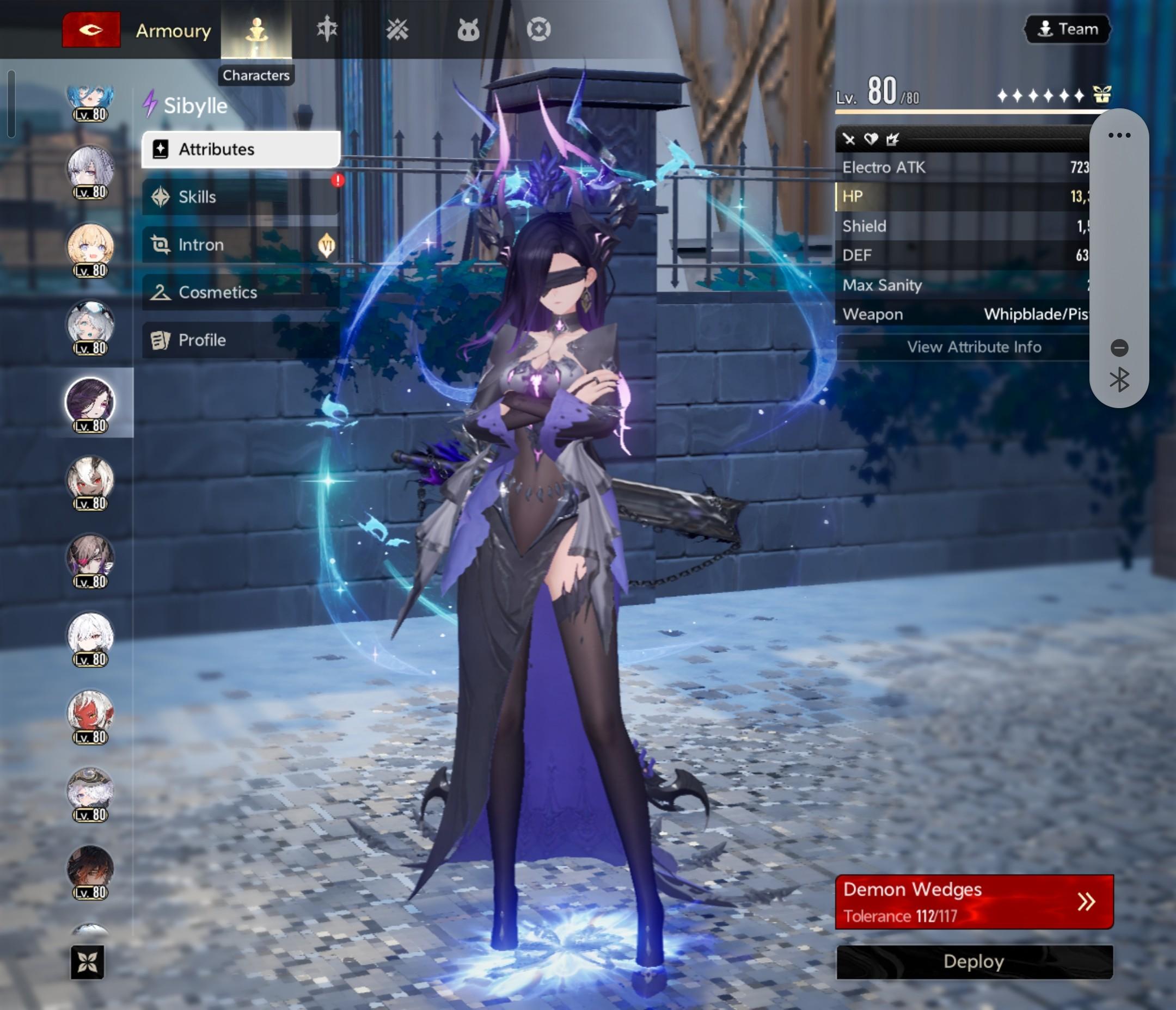
Task: Open the cat-face icon tab
Action: [x=468, y=29]
